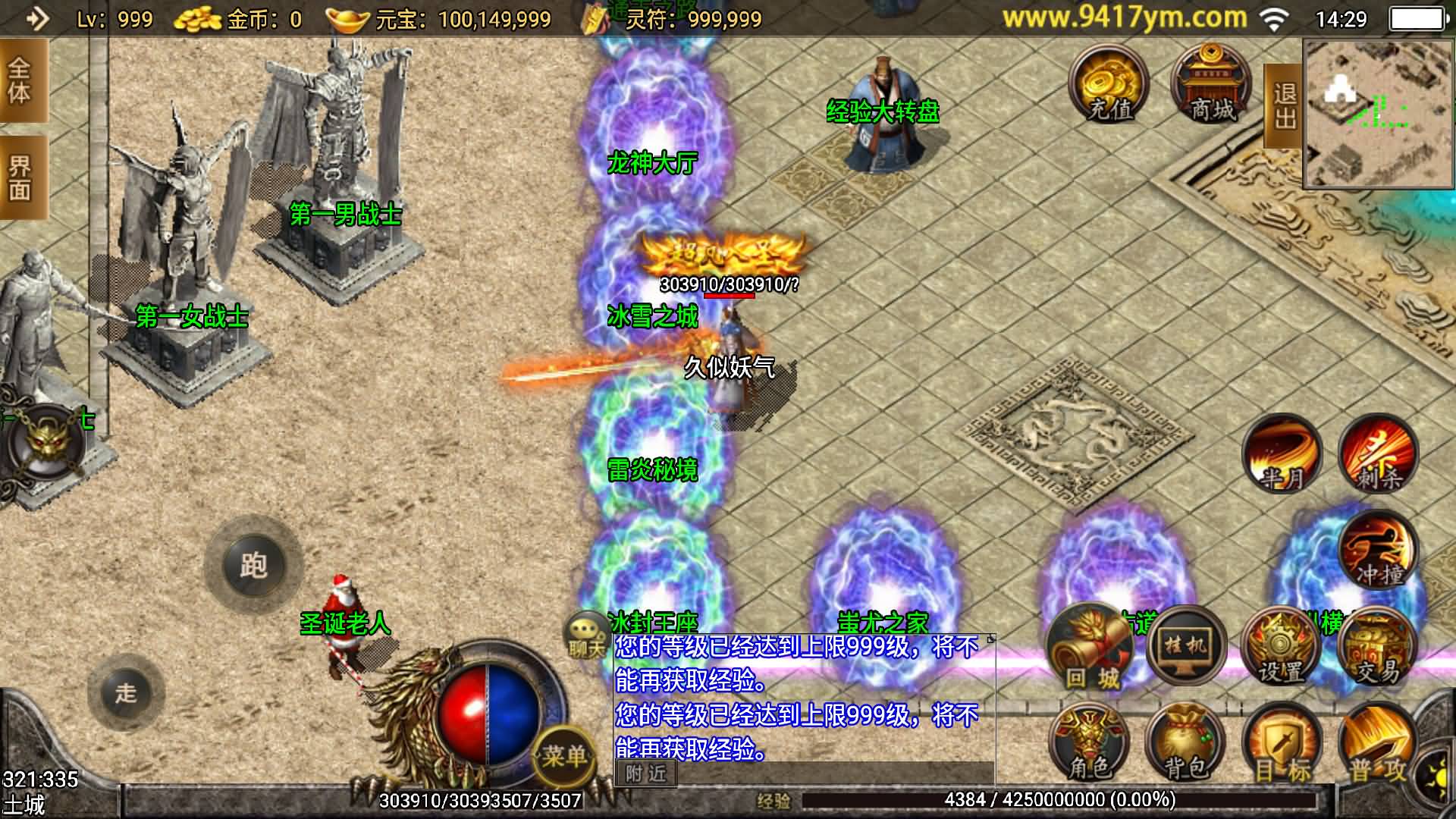Image resolution: width=1456 pixels, height=819 pixels.
Task: Open the 菜单 menu
Action: (x=563, y=754)
